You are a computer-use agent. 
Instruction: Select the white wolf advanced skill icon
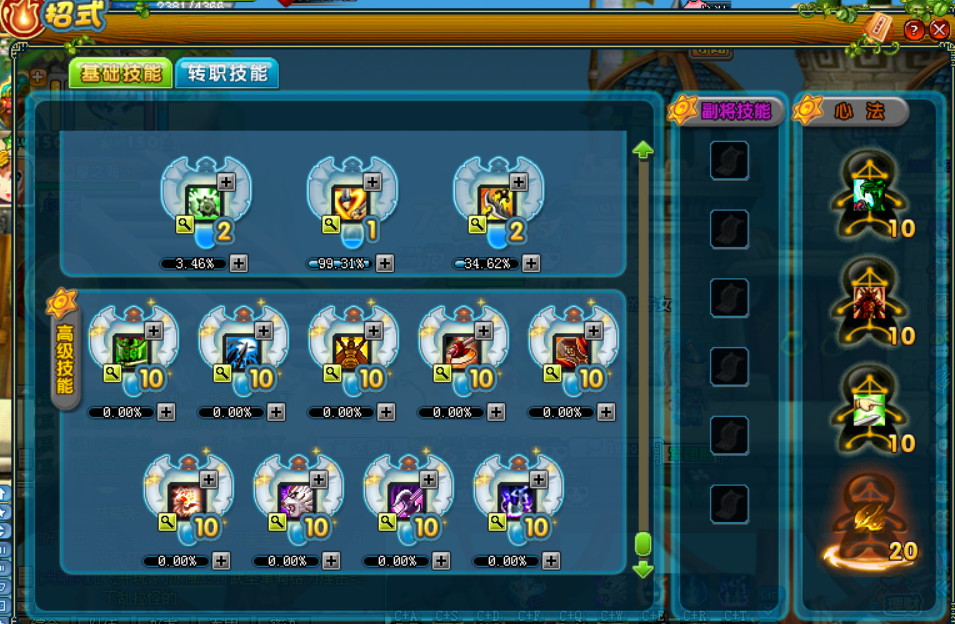pyautogui.click(x=298, y=498)
